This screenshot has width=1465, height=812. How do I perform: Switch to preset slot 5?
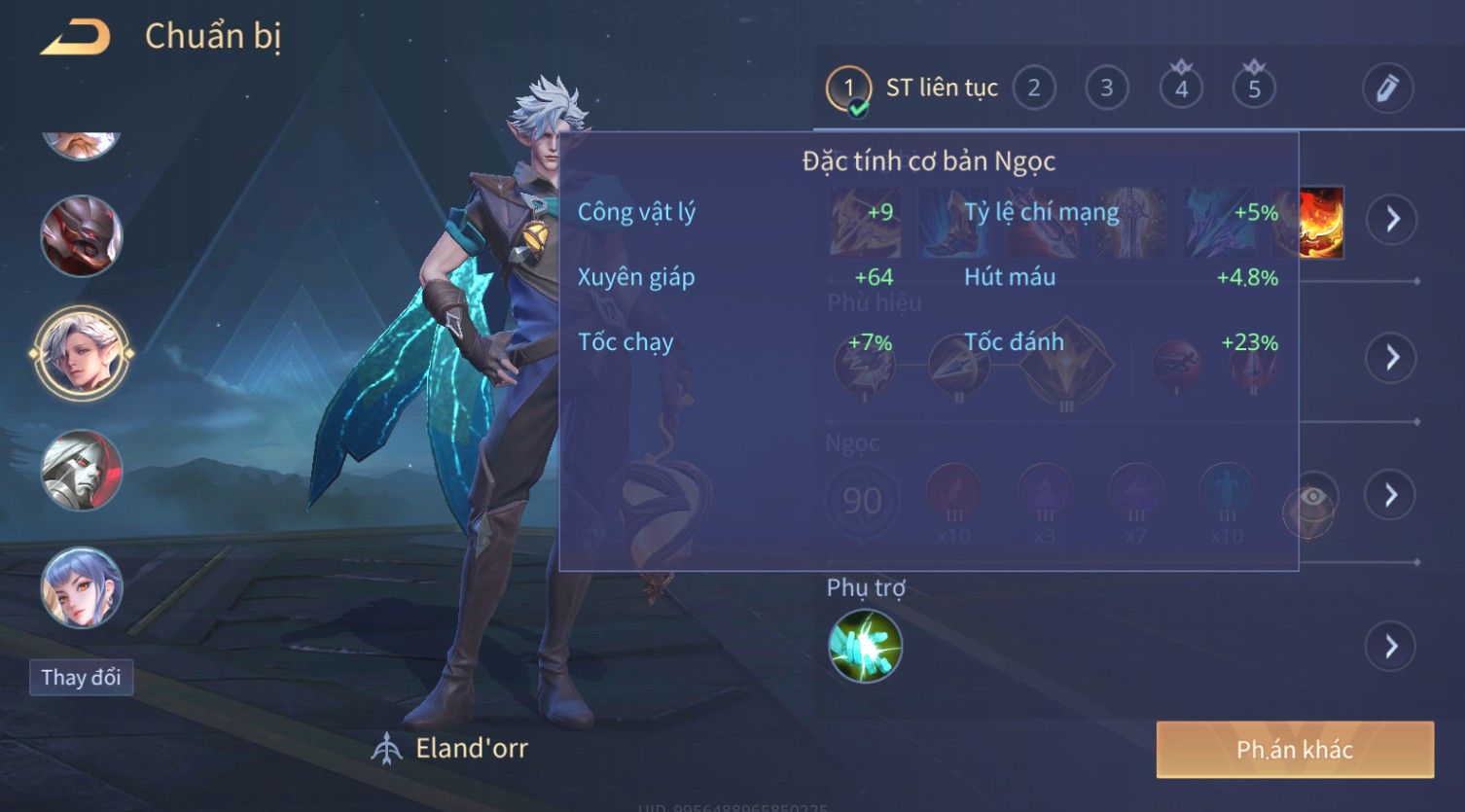pos(1254,88)
